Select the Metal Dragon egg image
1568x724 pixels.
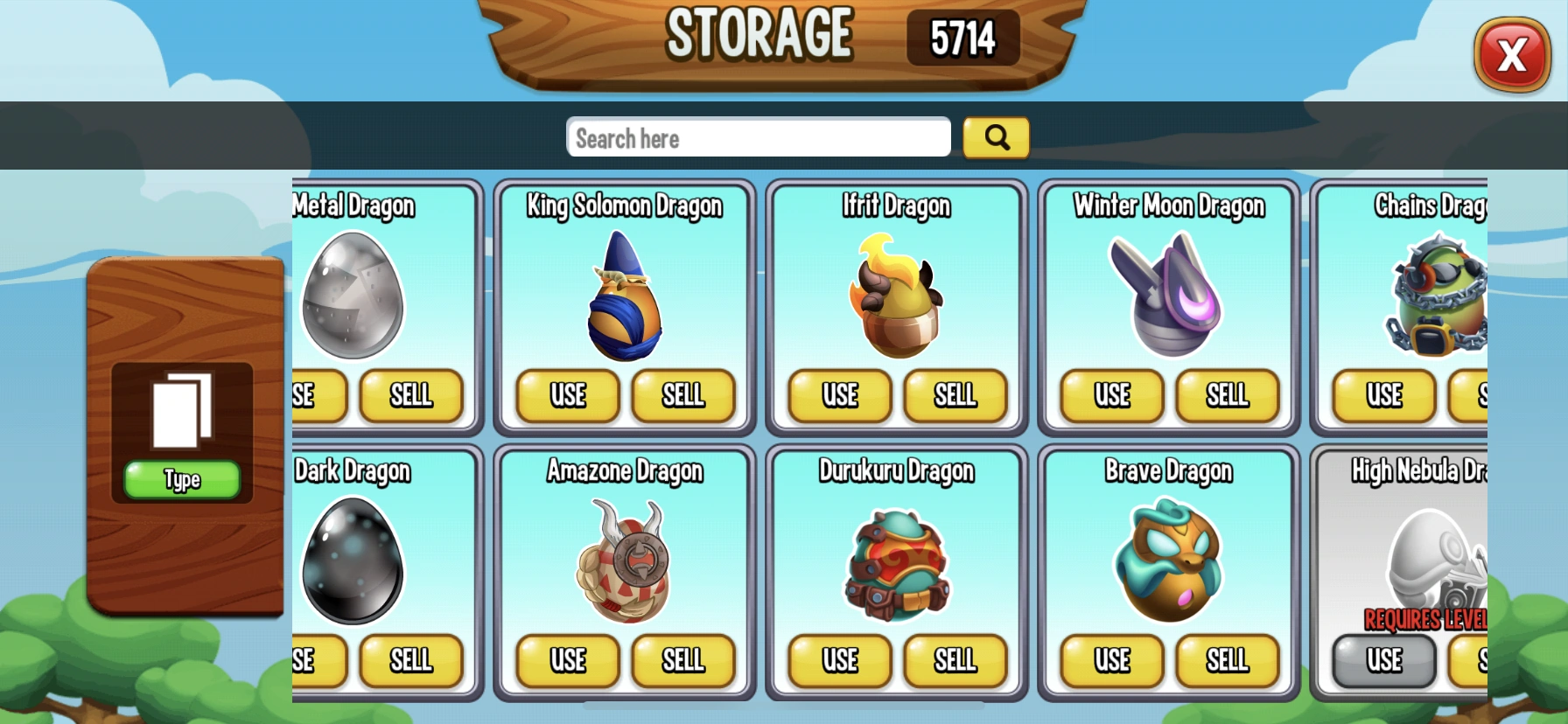click(x=353, y=297)
